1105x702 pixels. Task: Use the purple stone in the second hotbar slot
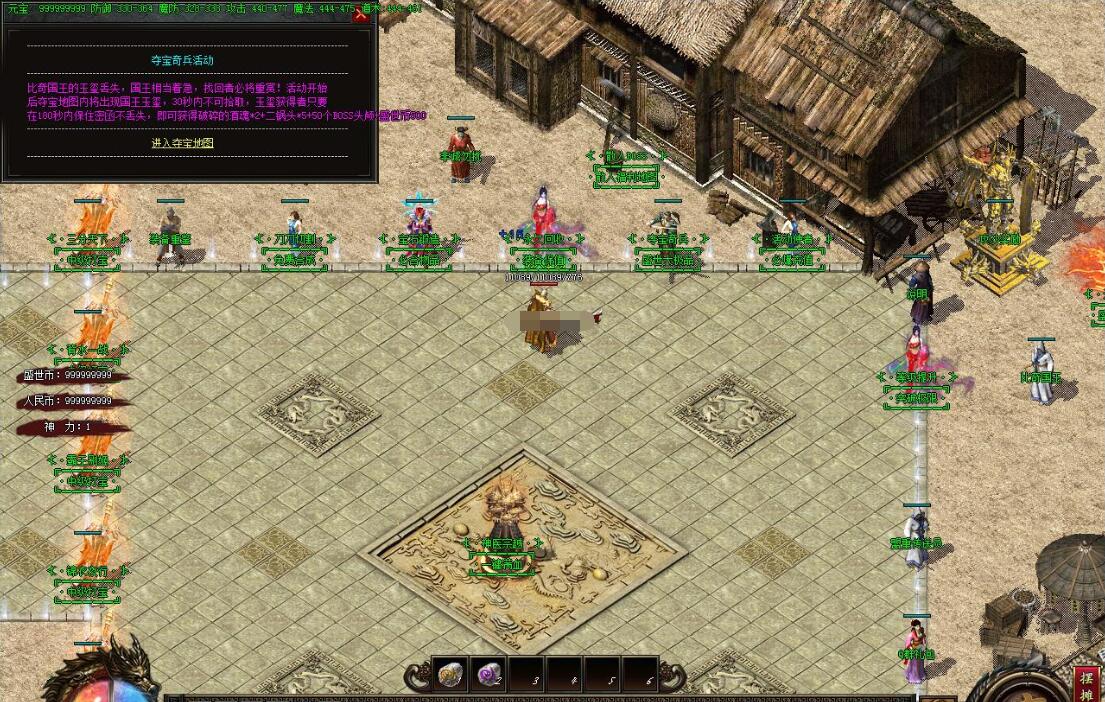tap(489, 675)
